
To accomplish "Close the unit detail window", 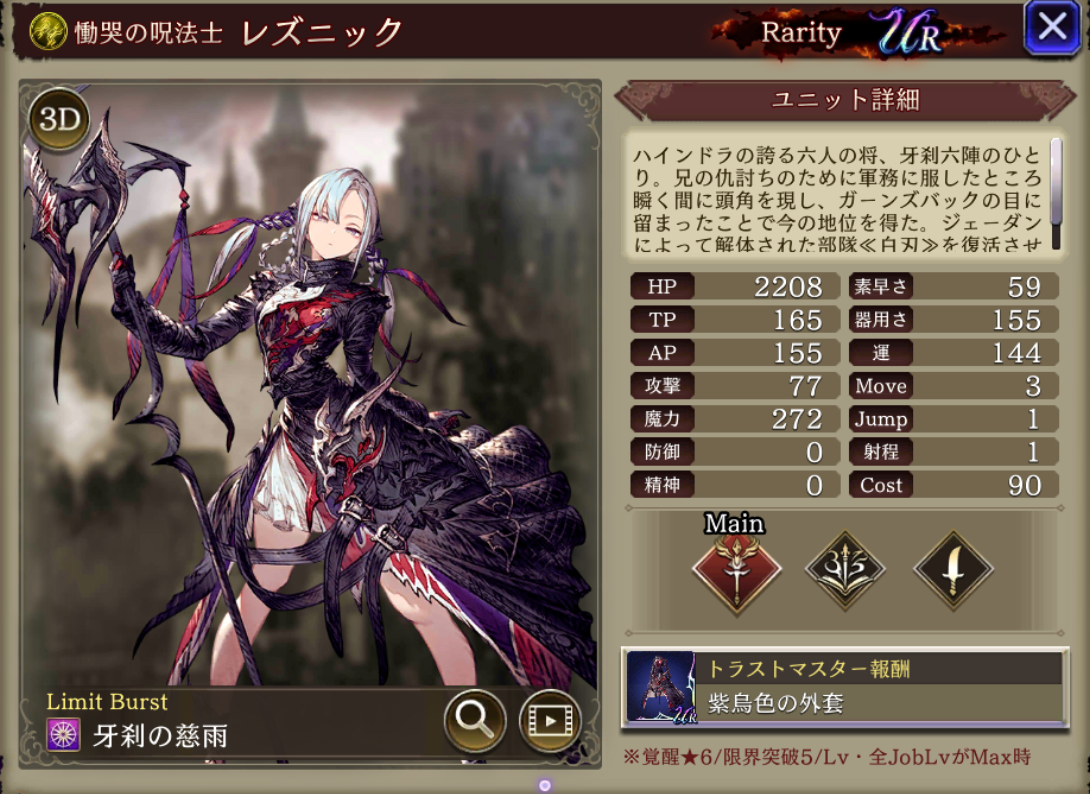I will pyautogui.click(x=1052, y=27).
